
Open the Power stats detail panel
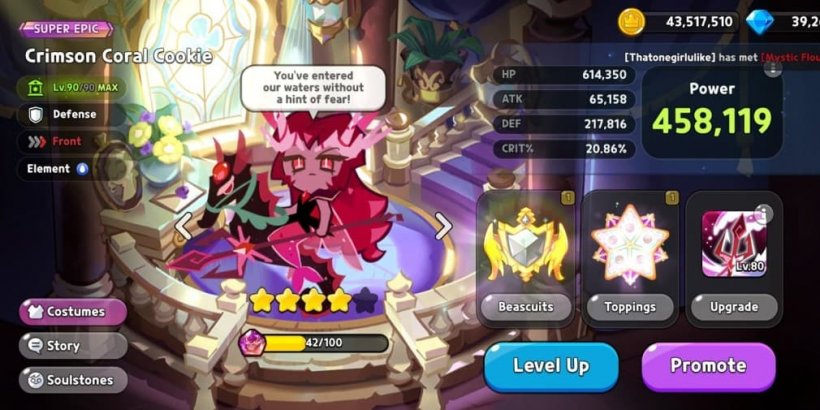(711, 112)
